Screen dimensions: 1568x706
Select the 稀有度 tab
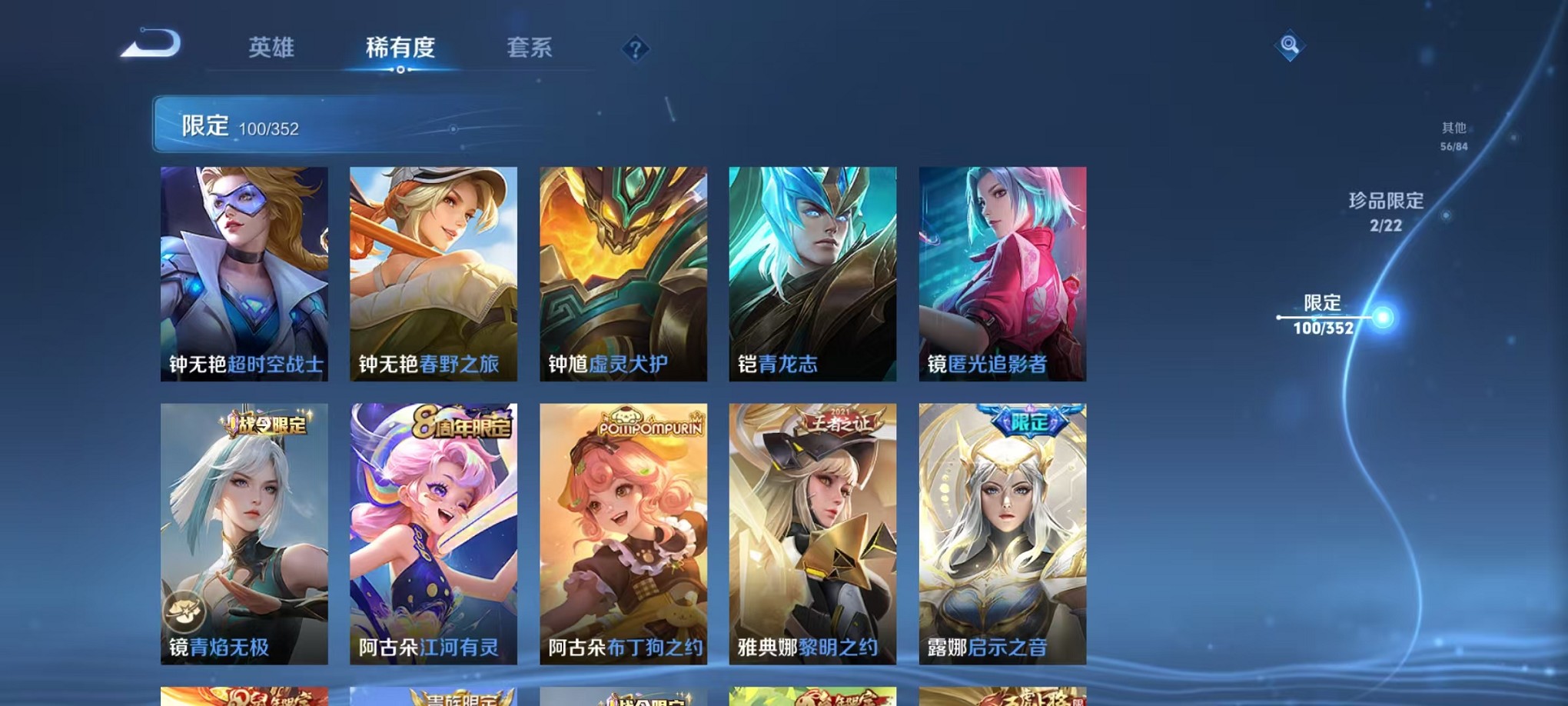[x=400, y=48]
